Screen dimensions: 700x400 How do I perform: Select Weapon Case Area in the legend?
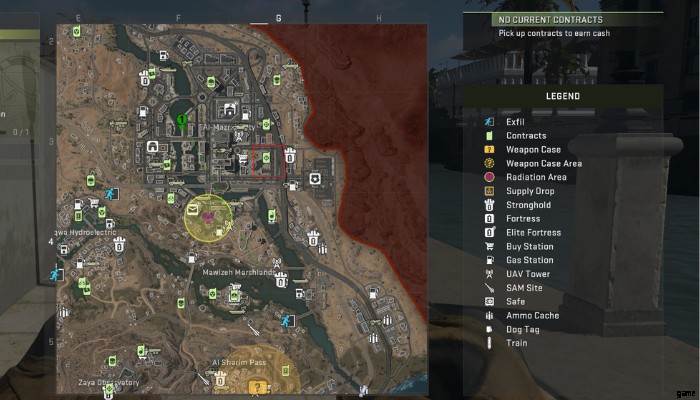point(543,164)
